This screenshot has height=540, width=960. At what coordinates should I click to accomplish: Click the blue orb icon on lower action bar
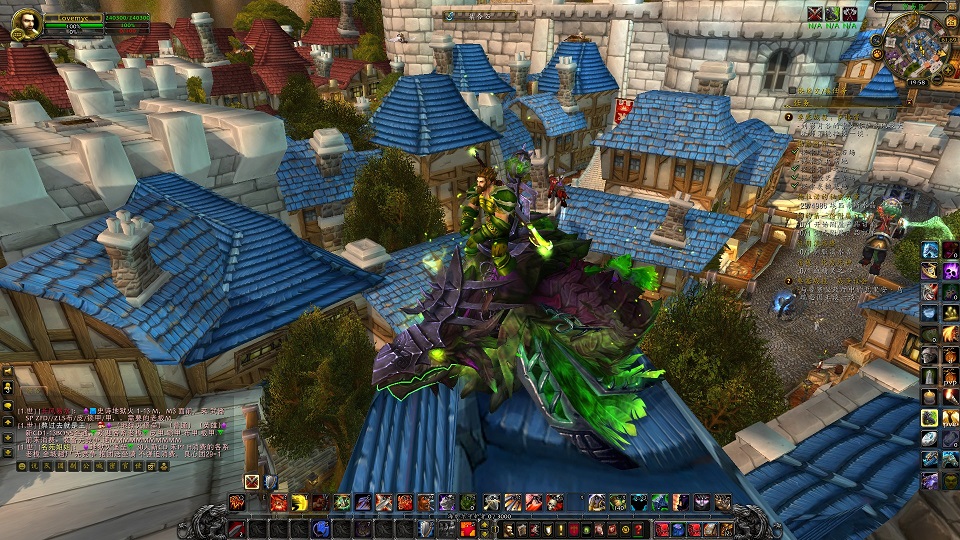pos(322,528)
